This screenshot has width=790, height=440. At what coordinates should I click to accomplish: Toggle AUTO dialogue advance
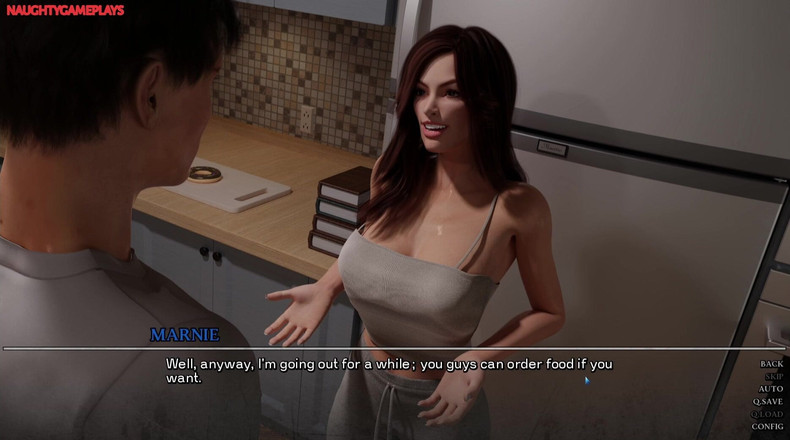click(x=771, y=389)
